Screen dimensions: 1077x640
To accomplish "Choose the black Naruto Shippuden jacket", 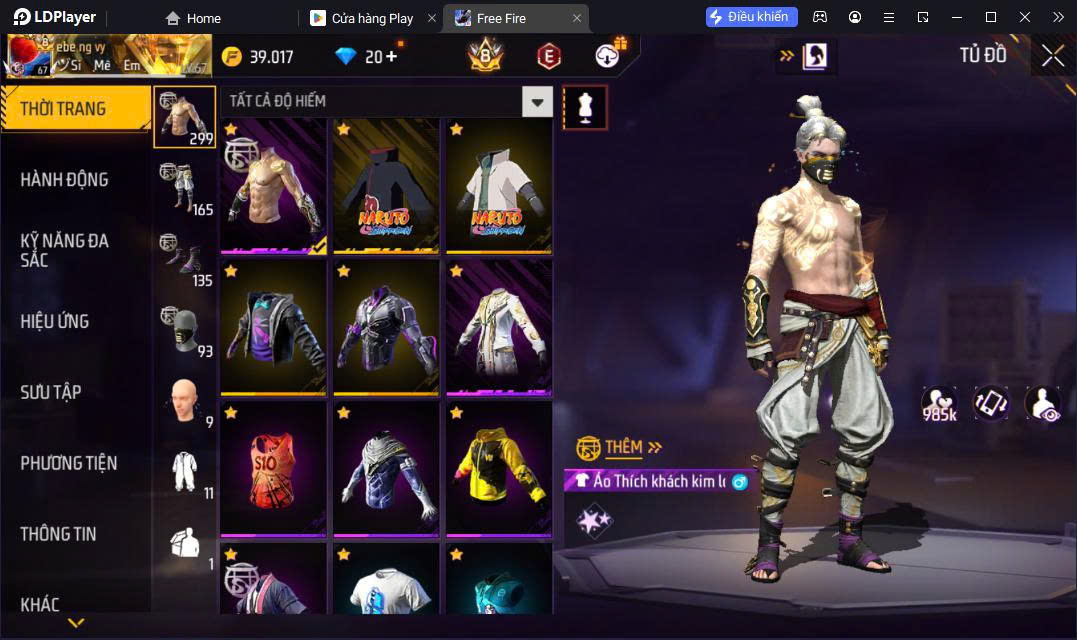I will 386,186.
